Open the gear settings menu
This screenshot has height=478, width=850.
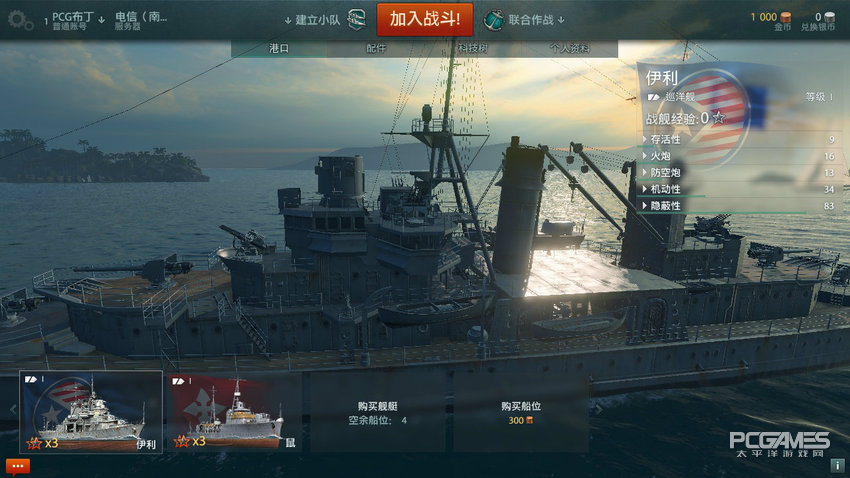(x=18, y=20)
